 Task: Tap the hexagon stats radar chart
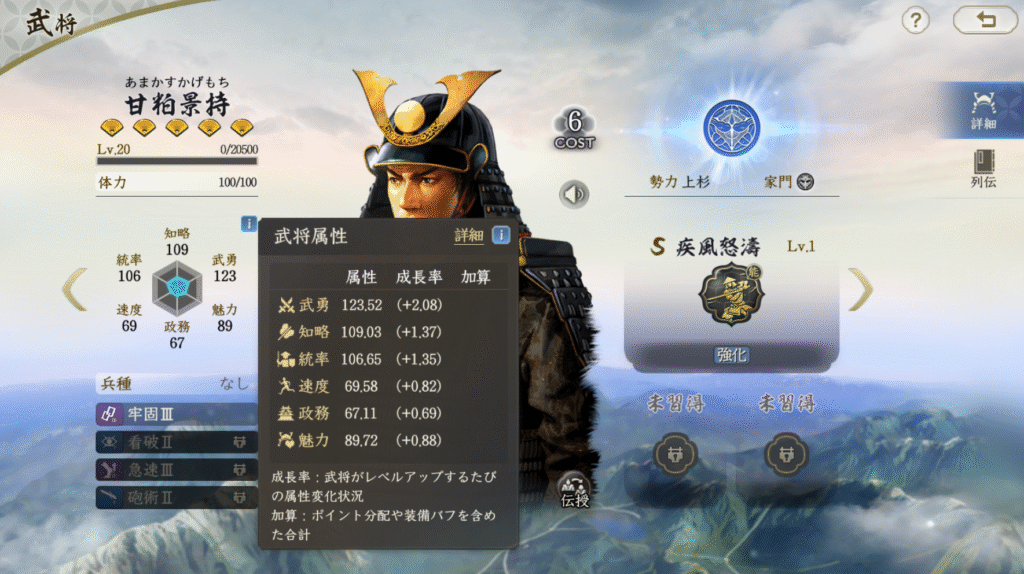pos(179,288)
